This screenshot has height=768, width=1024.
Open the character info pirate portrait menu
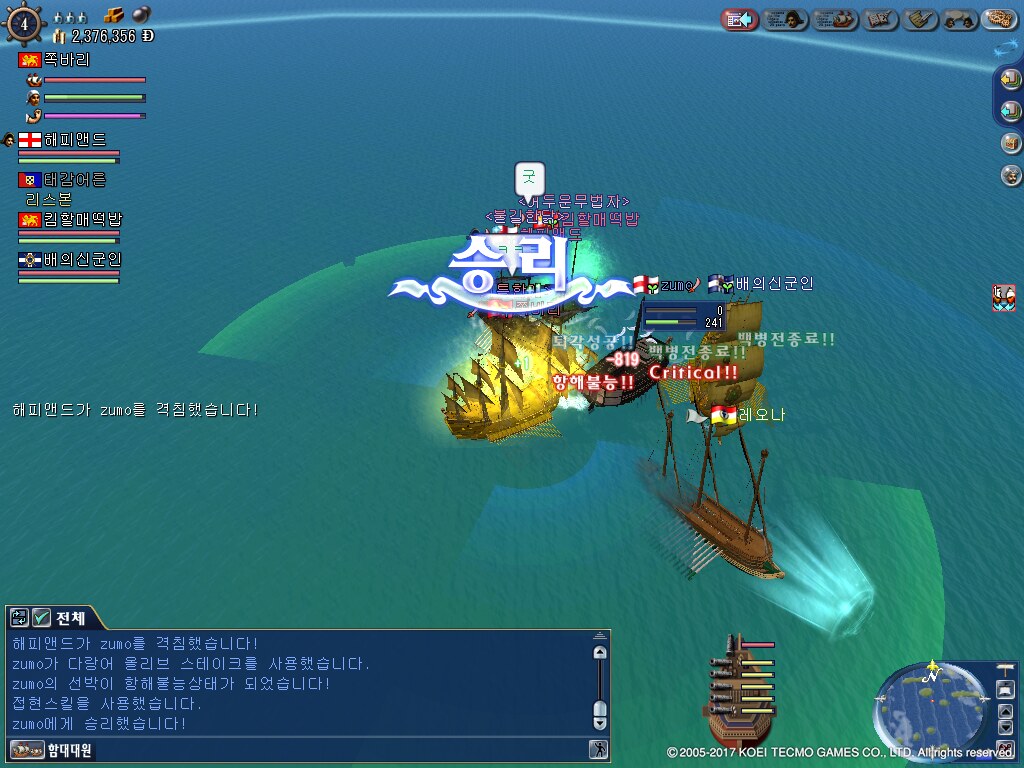(786, 19)
